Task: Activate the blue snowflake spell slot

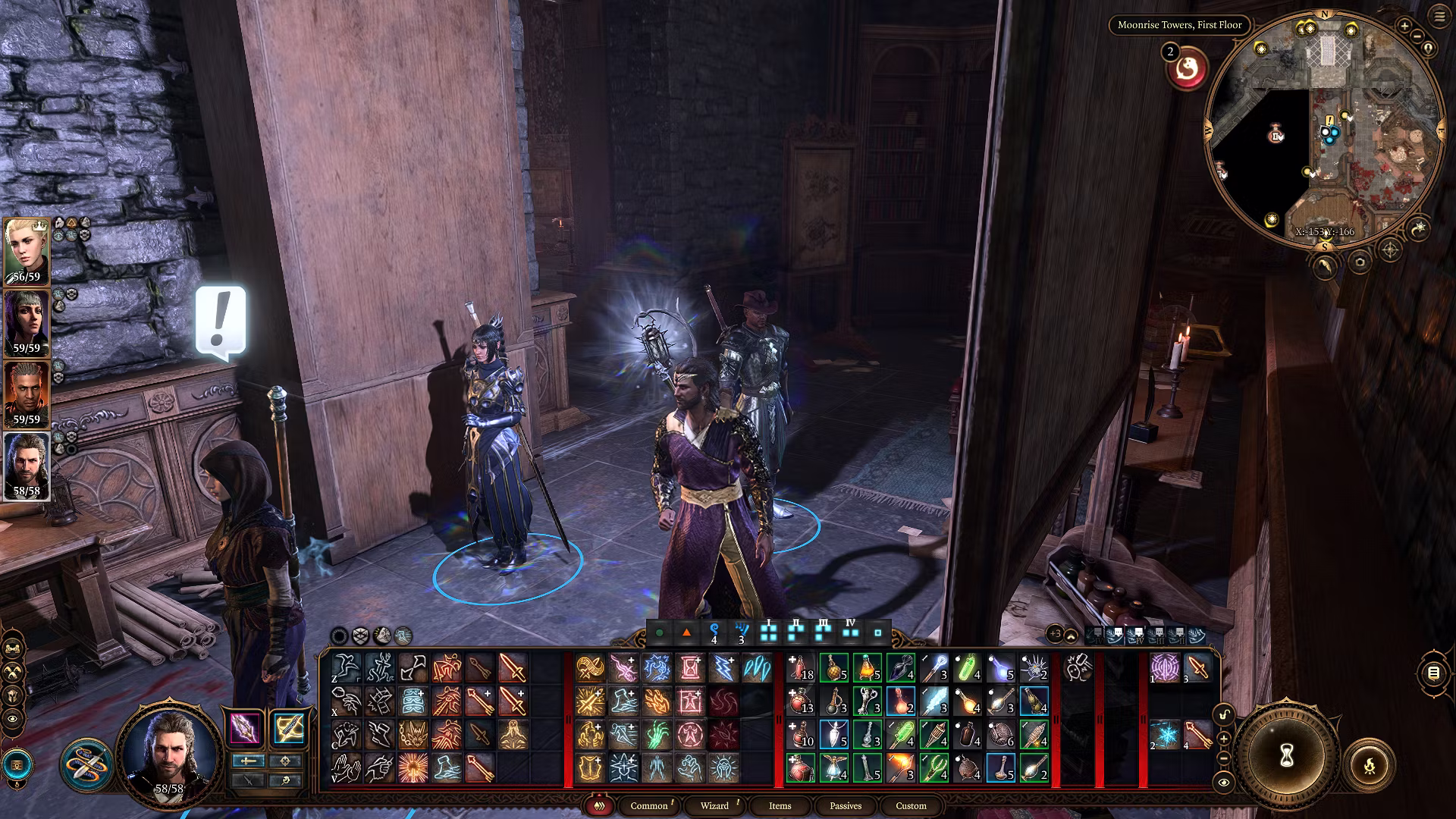Action: click(1164, 734)
